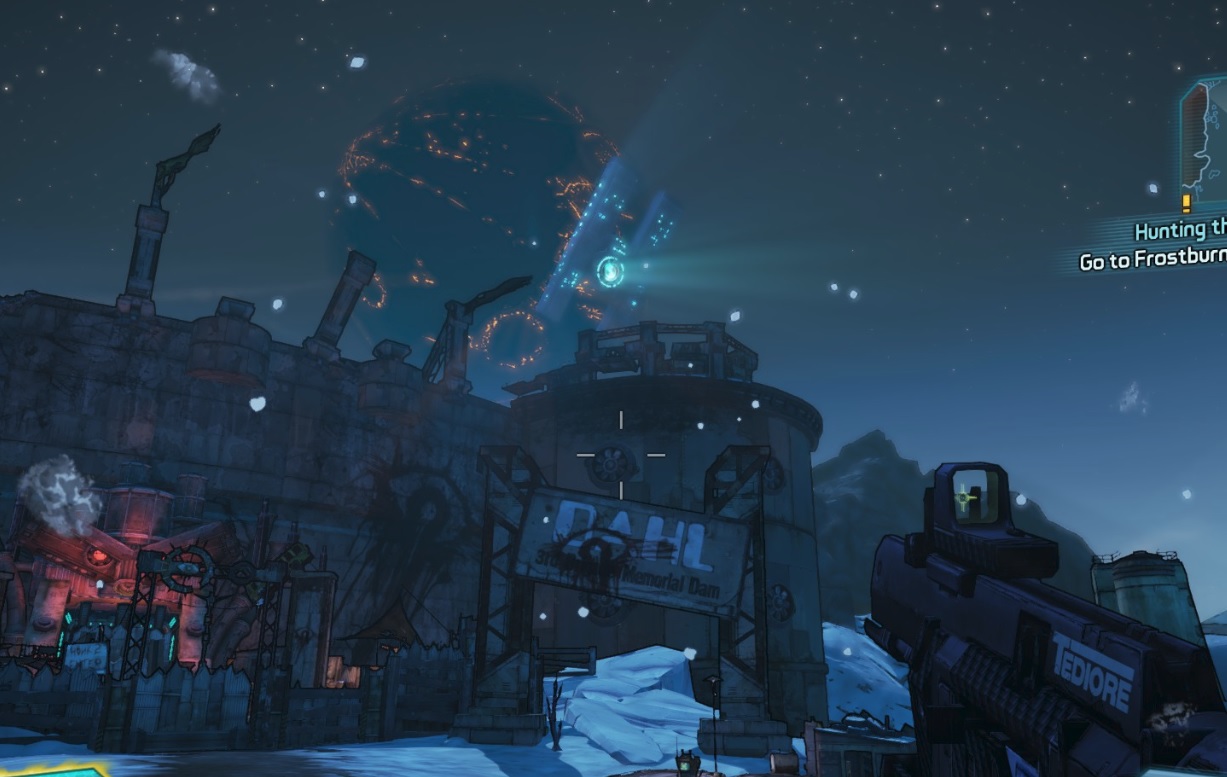Click the yellow exclamation mission marker
Image resolution: width=1227 pixels, height=777 pixels.
click(x=1186, y=203)
